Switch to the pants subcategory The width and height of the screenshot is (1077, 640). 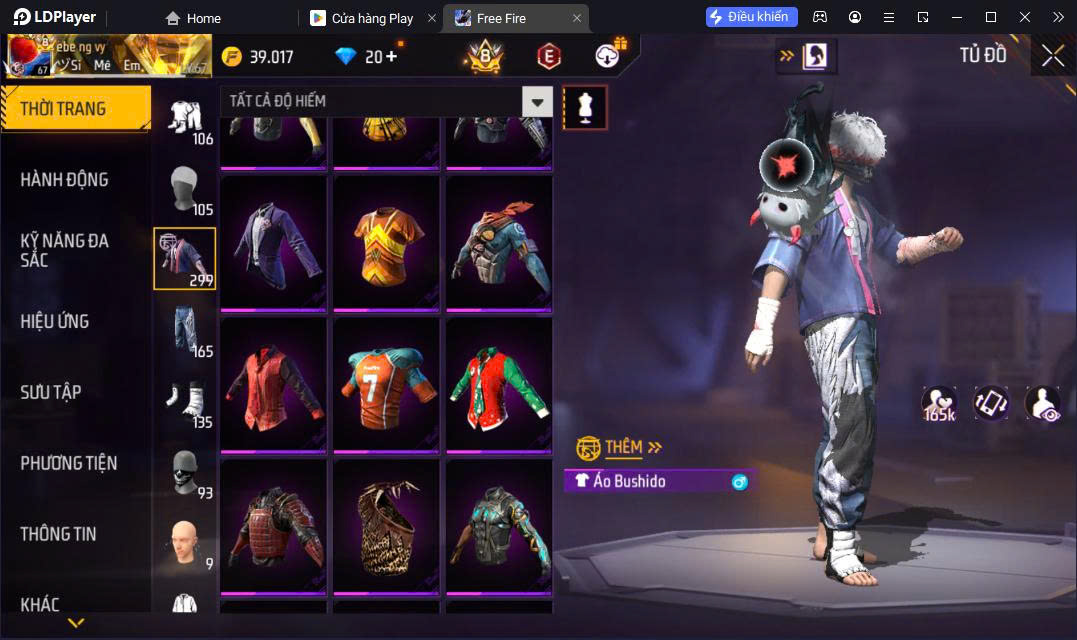click(x=185, y=328)
